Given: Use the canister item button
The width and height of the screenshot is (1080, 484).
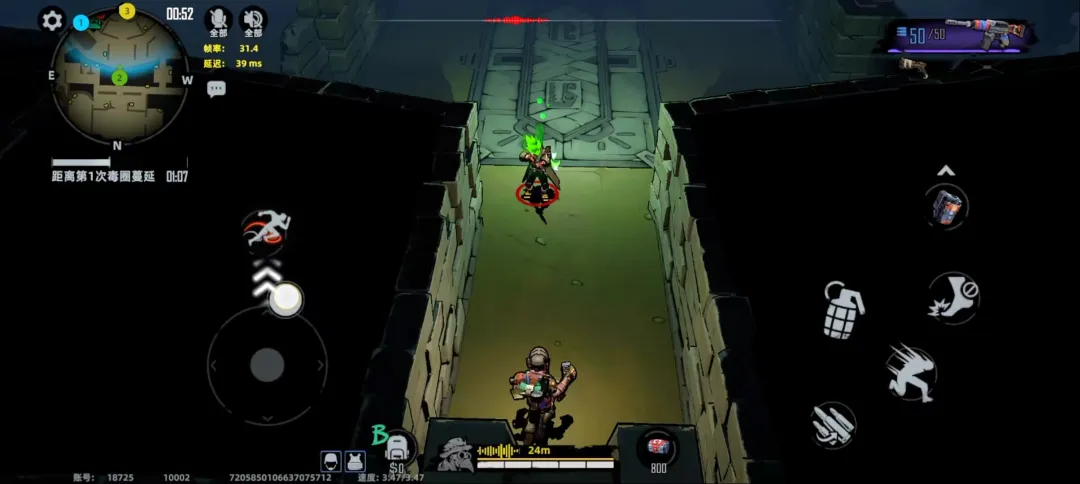Looking at the screenshot, I should point(946,207).
